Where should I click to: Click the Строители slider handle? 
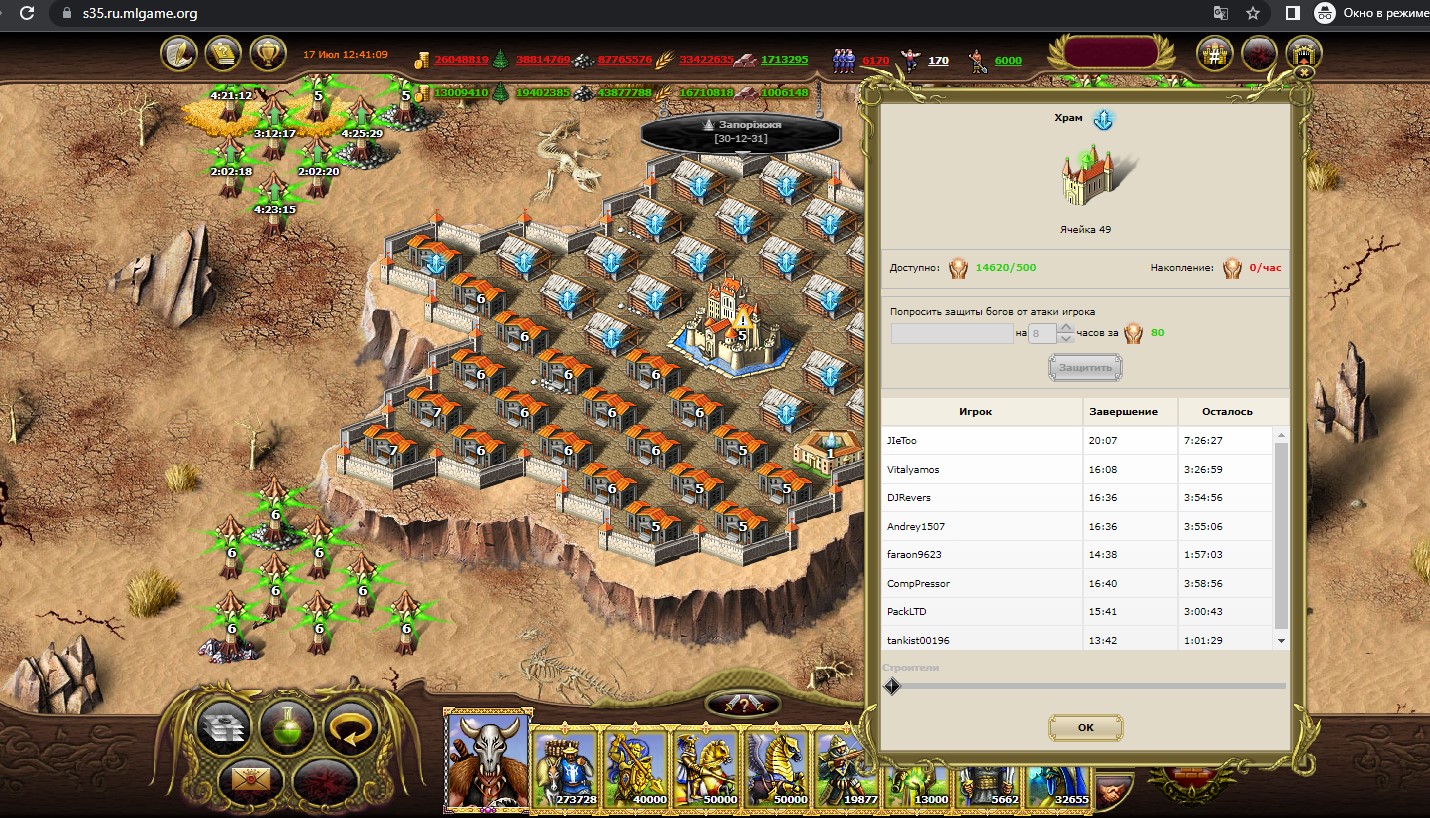[892, 686]
